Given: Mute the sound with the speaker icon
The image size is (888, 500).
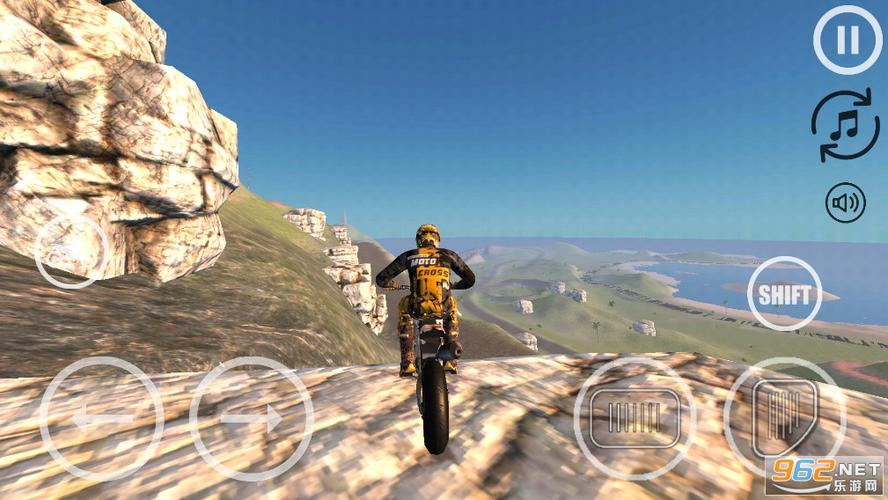Looking at the screenshot, I should pyautogui.click(x=845, y=203).
